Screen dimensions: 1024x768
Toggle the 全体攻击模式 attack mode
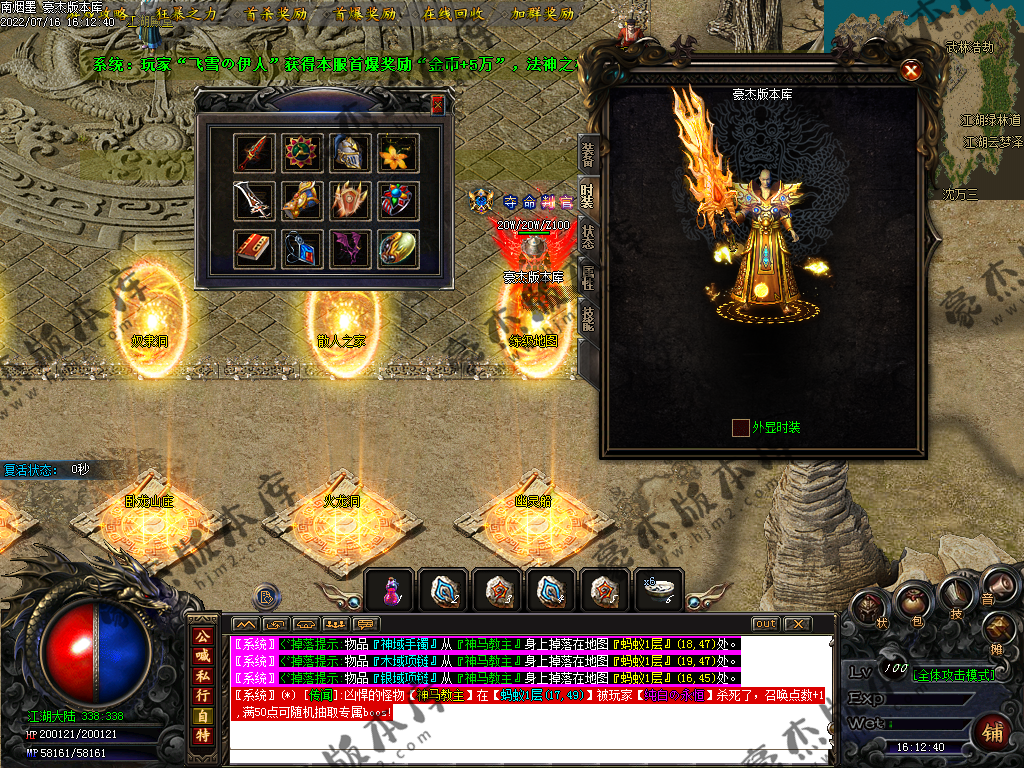[x=953, y=674]
